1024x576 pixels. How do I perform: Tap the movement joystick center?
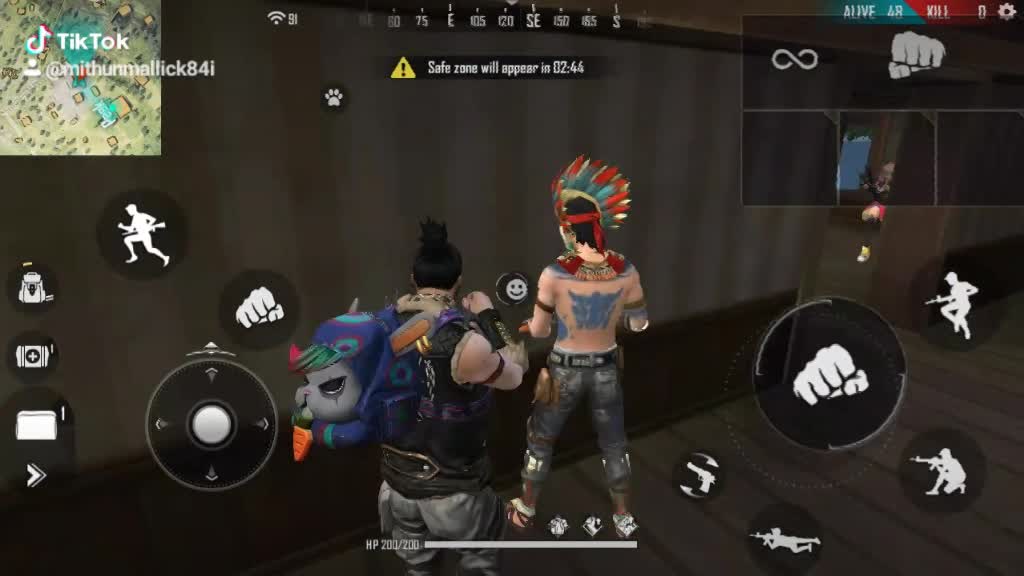212,424
